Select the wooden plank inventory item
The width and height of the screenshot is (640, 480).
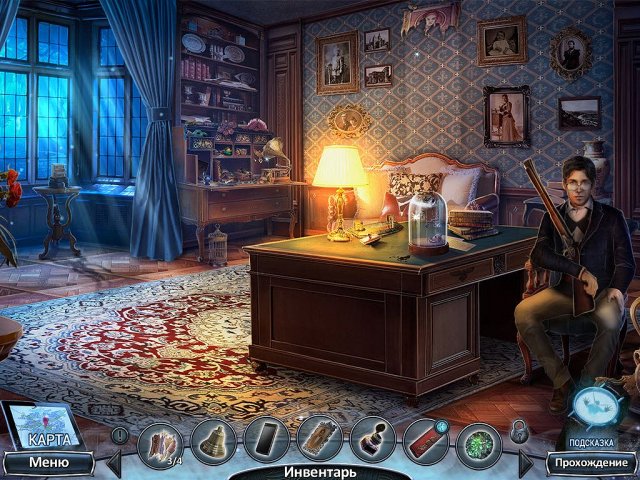319,440
